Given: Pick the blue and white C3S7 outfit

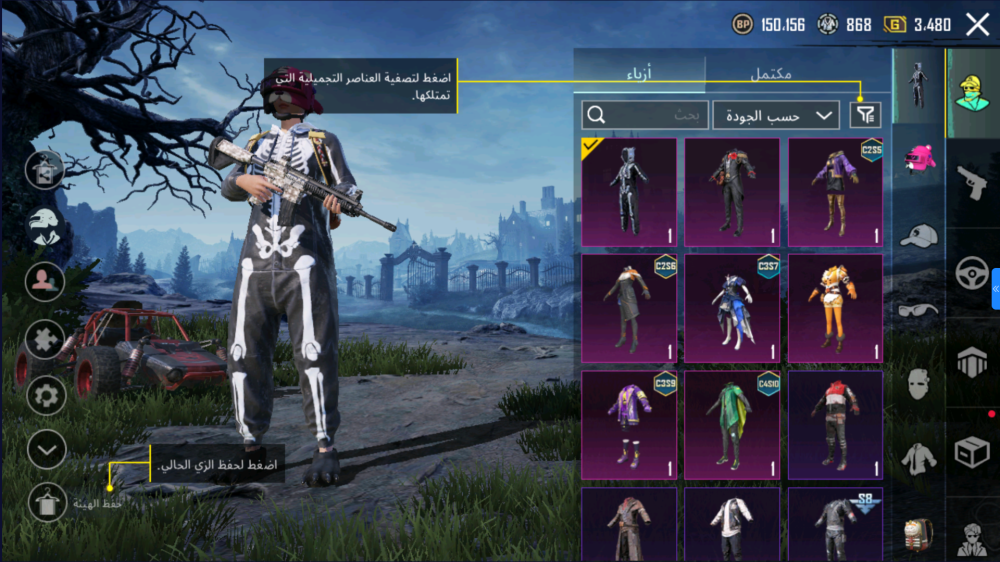Looking at the screenshot, I should coord(732,308).
